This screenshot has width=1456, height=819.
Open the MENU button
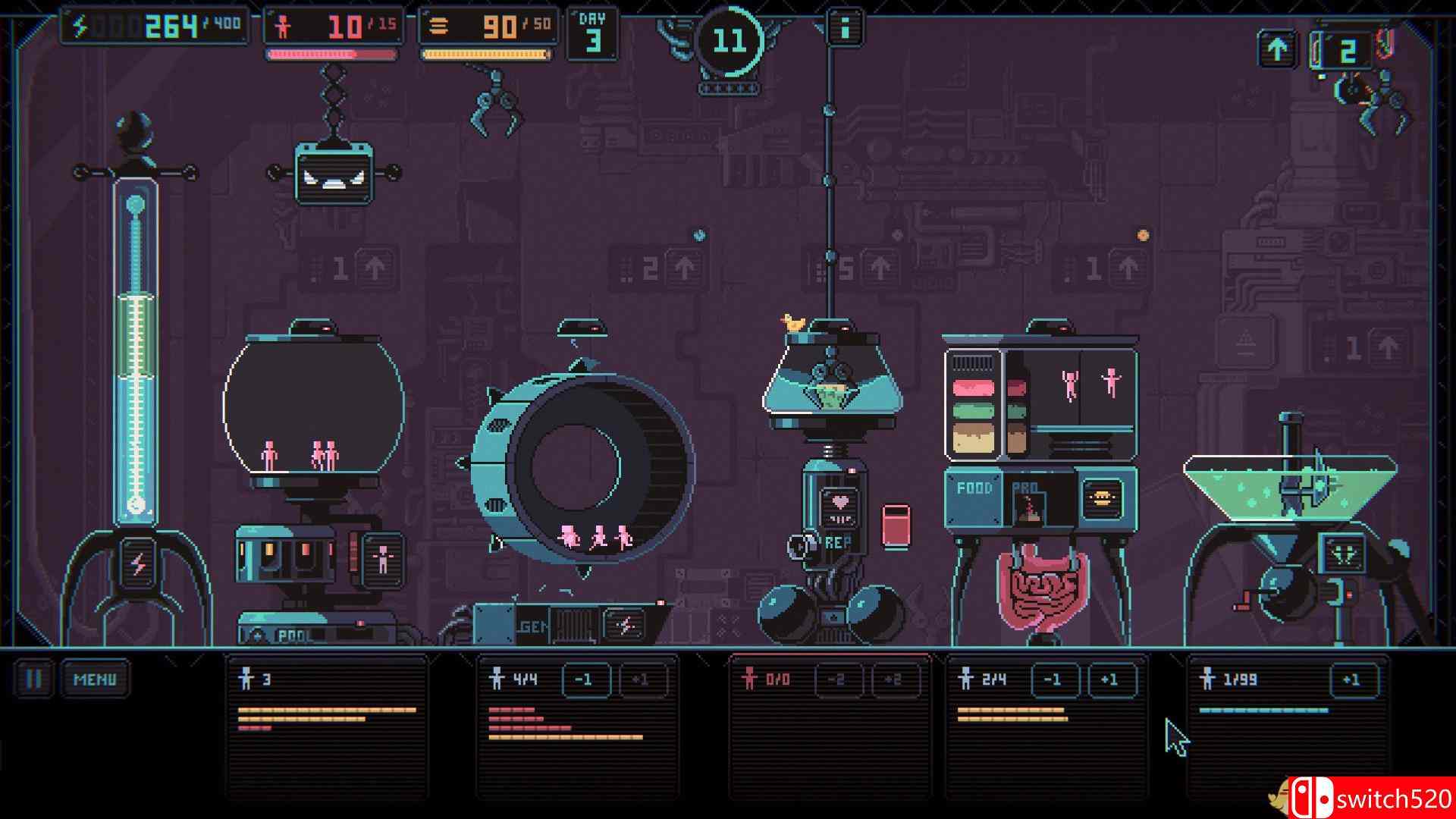95,679
